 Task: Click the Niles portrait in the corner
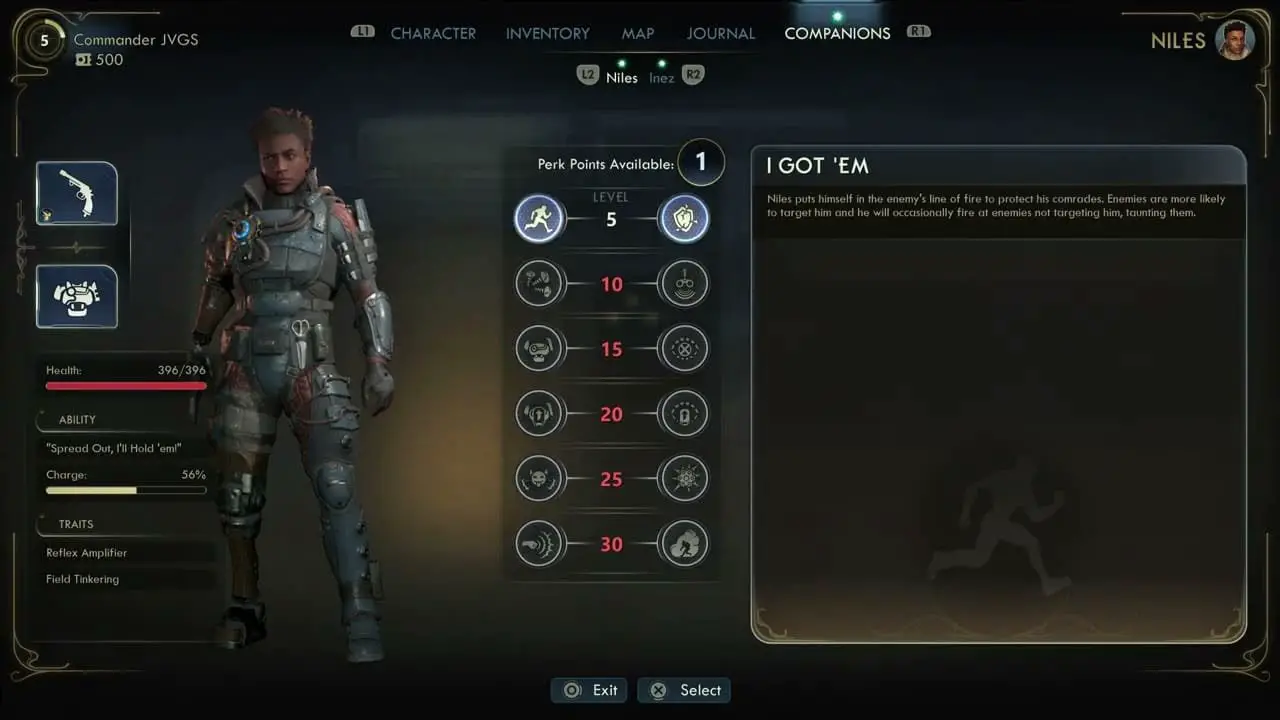point(1234,41)
